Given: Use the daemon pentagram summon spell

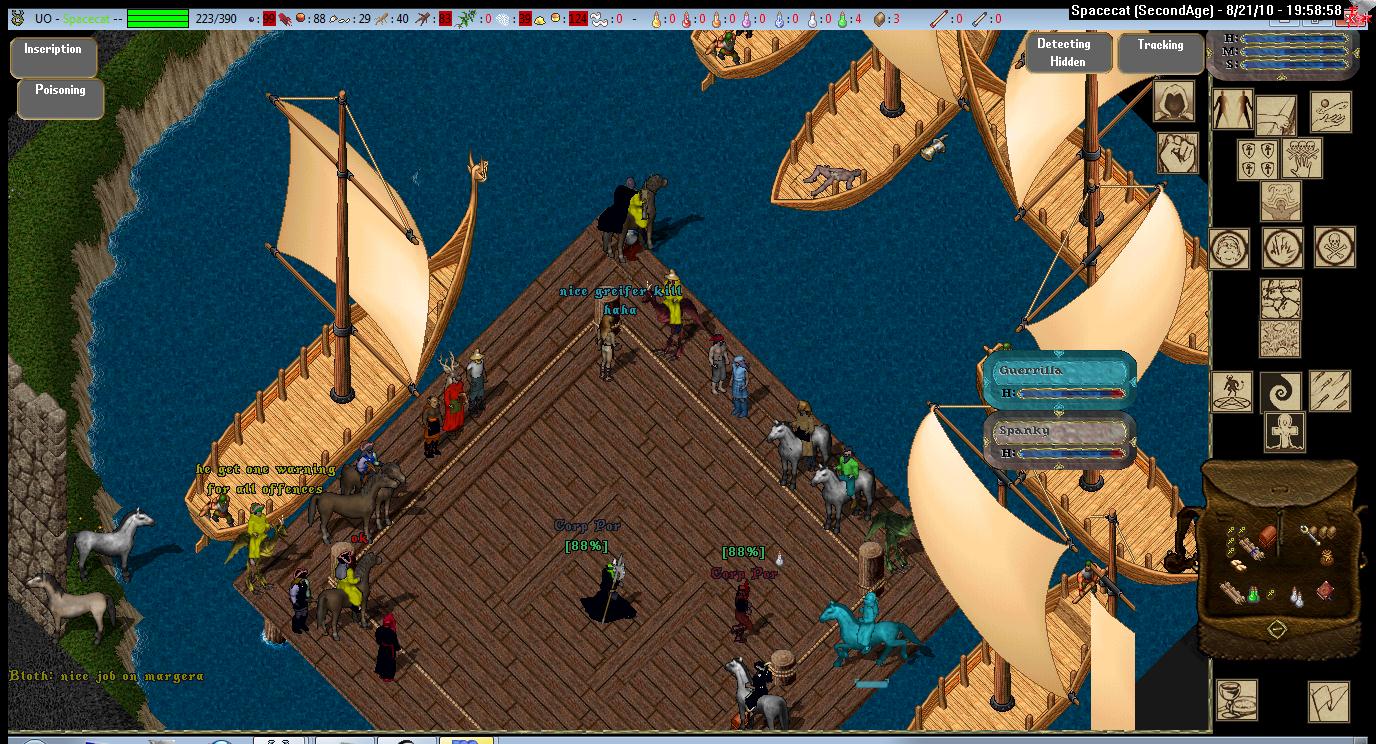Looking at the screenshot, I should coord(1231,391).
